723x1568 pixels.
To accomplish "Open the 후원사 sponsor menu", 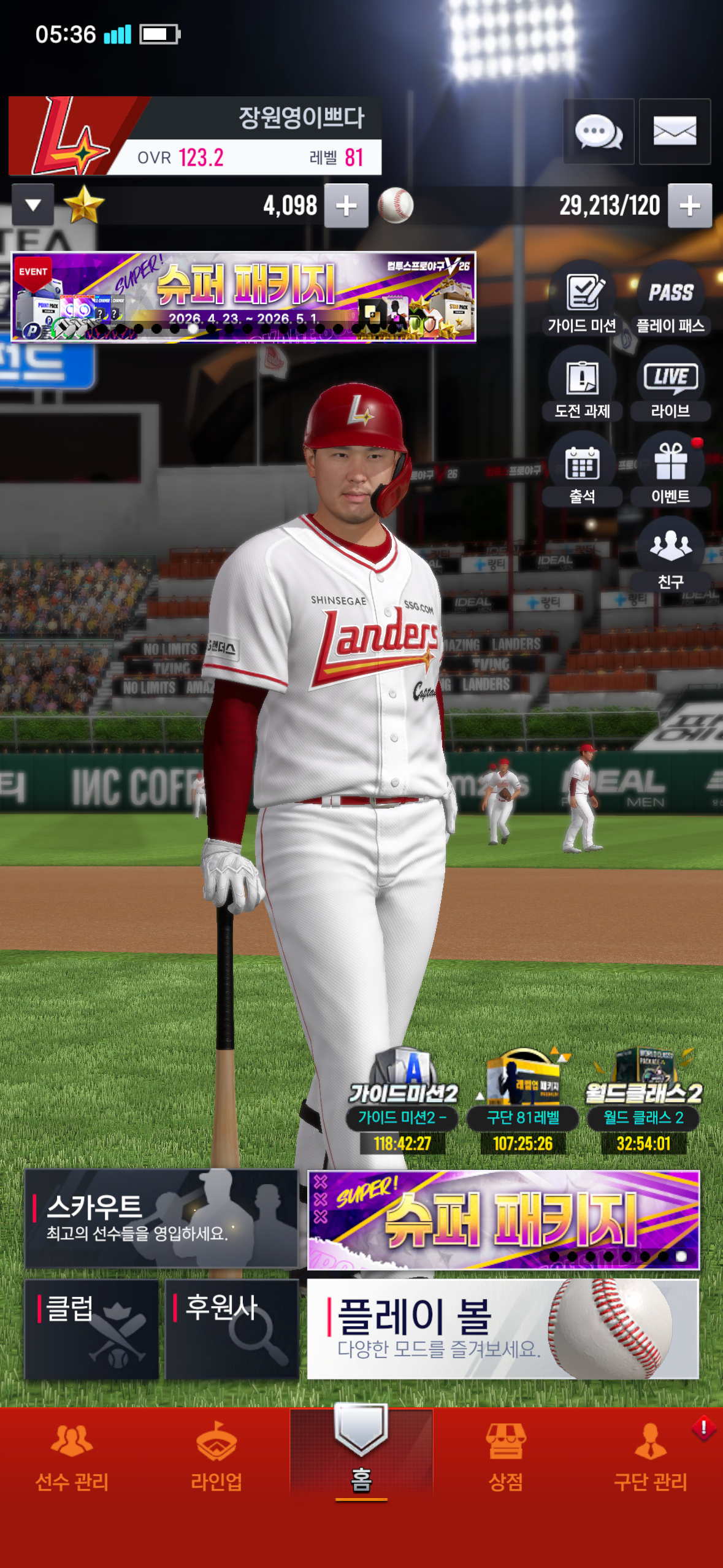I will pyautogui.click(x=232, y=1329).
